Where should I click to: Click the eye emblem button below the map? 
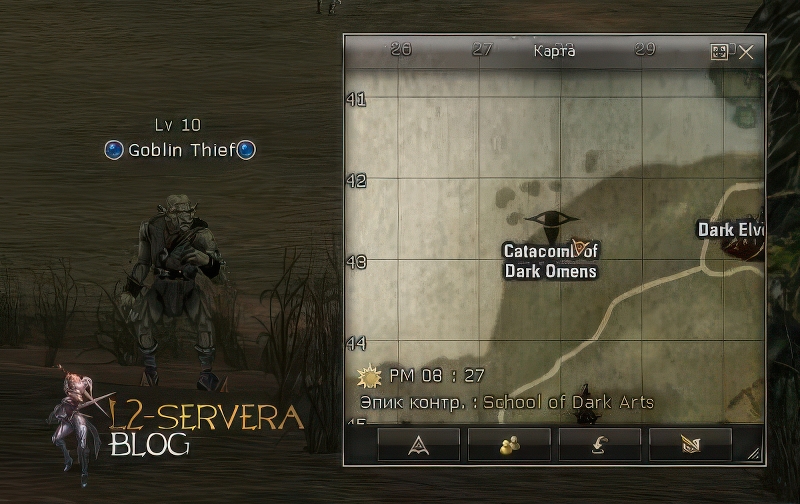click(690, 445)
